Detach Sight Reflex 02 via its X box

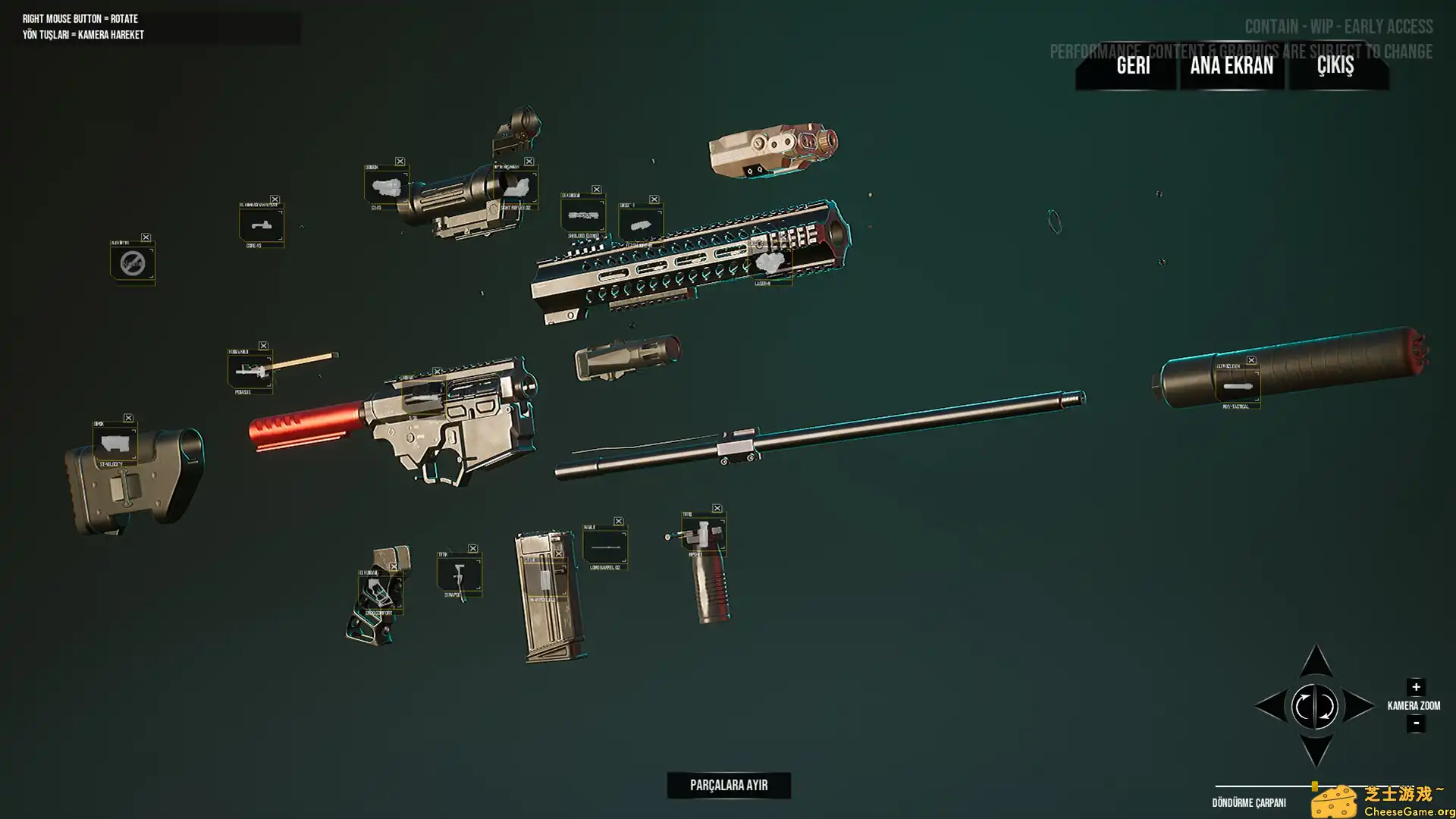click(529, 162)
